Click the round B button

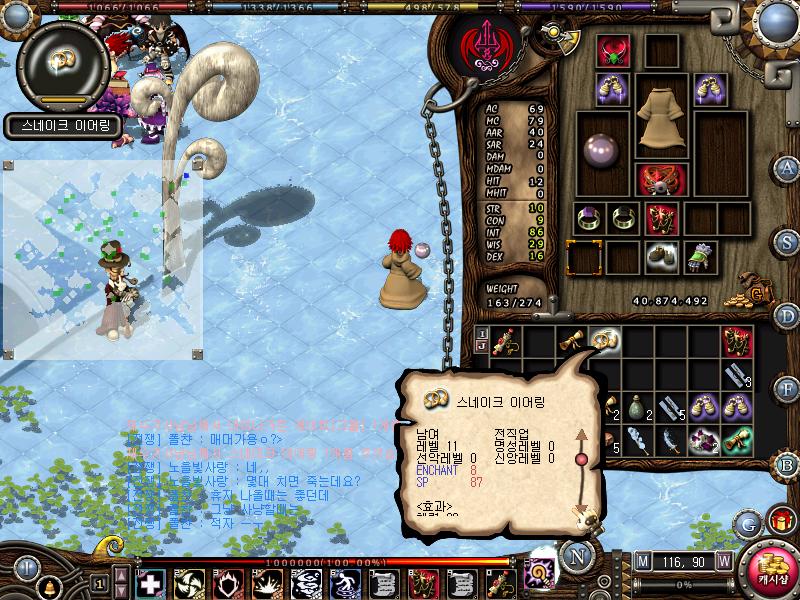point(788,463)
